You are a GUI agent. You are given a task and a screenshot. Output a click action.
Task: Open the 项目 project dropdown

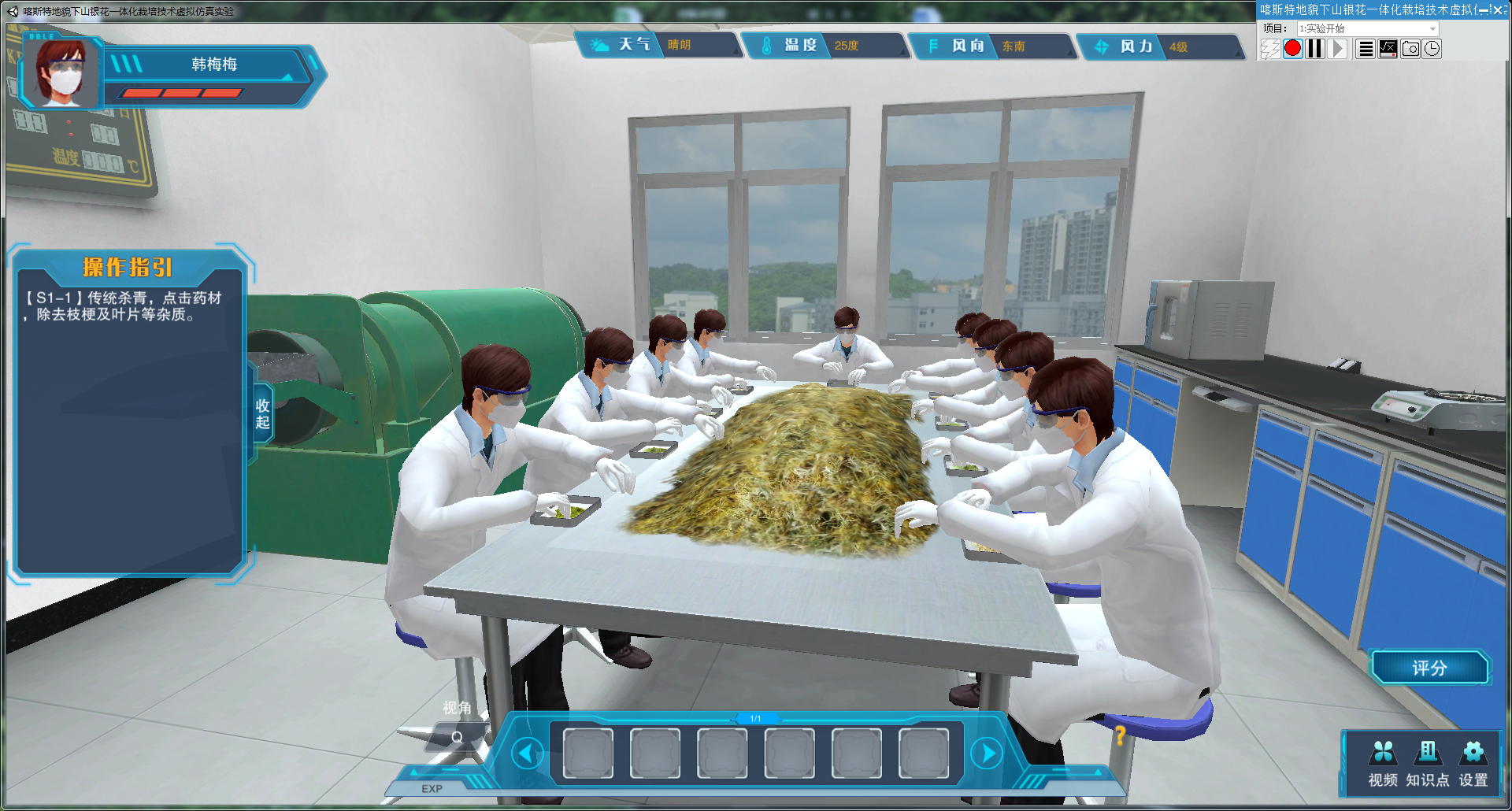pos(1432,28)
